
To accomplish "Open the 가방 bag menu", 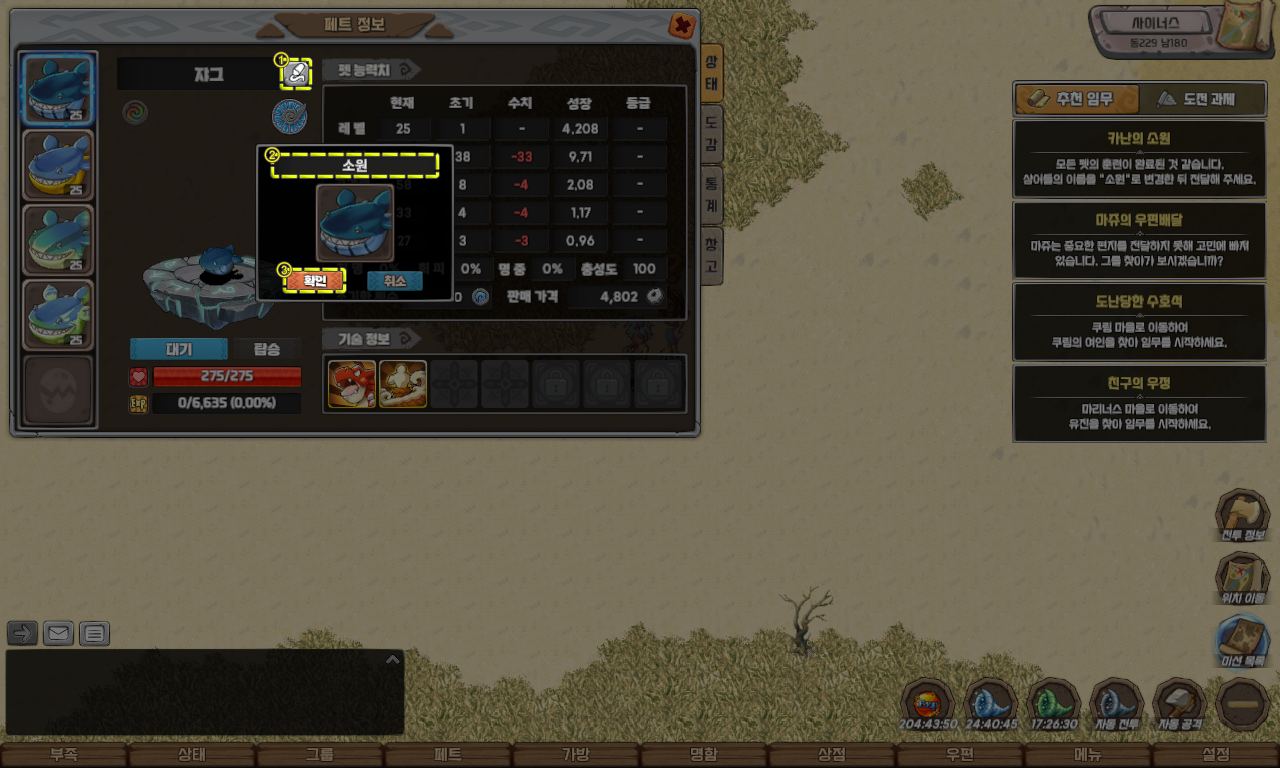I will tap(576, 755).
